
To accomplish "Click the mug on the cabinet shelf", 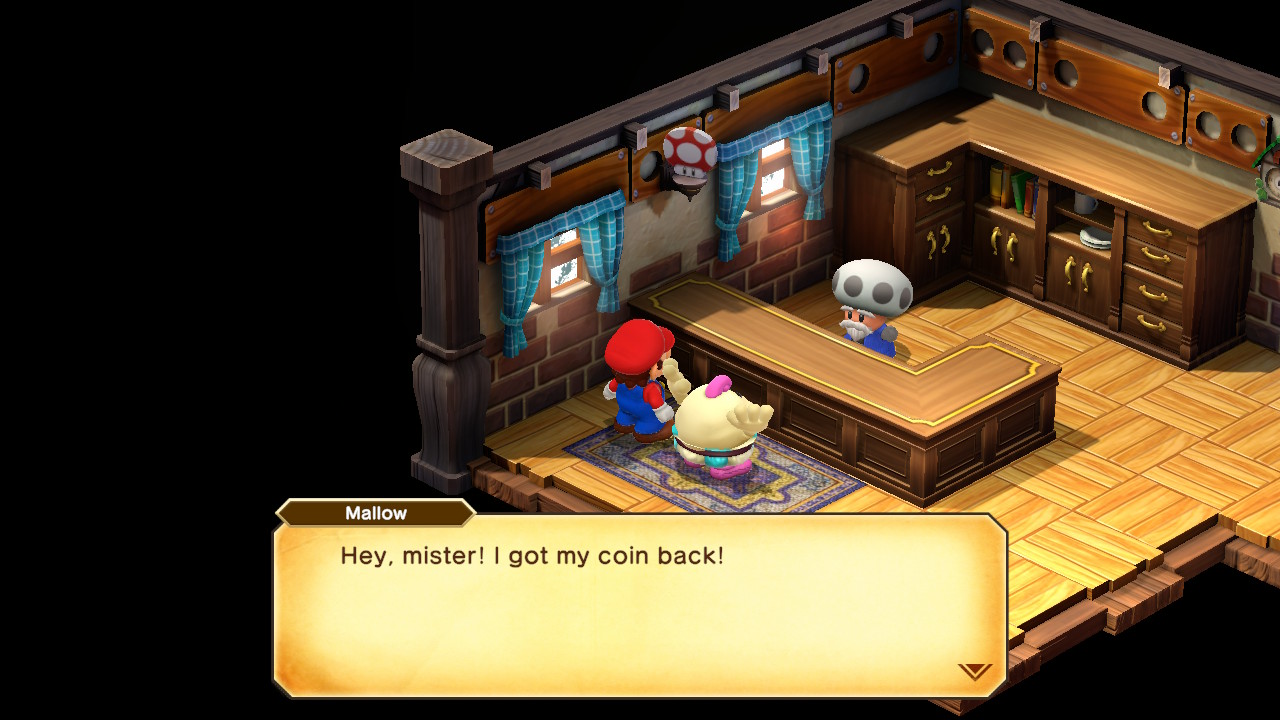I will 1084,200.
